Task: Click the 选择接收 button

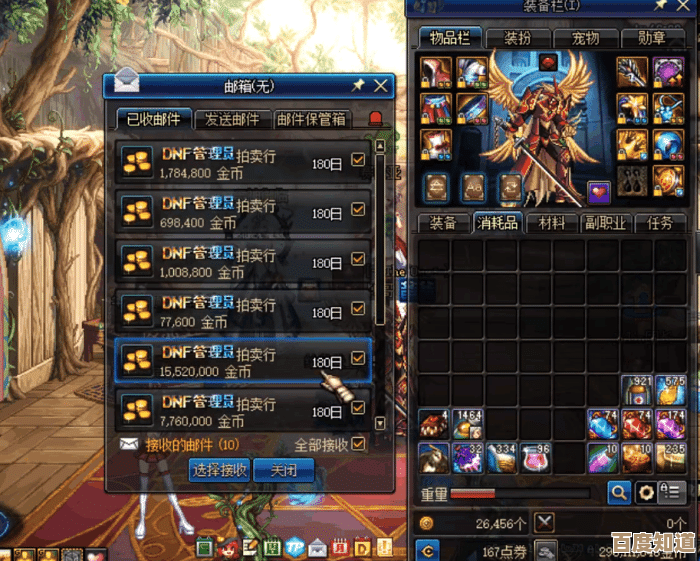Action: 219,469
